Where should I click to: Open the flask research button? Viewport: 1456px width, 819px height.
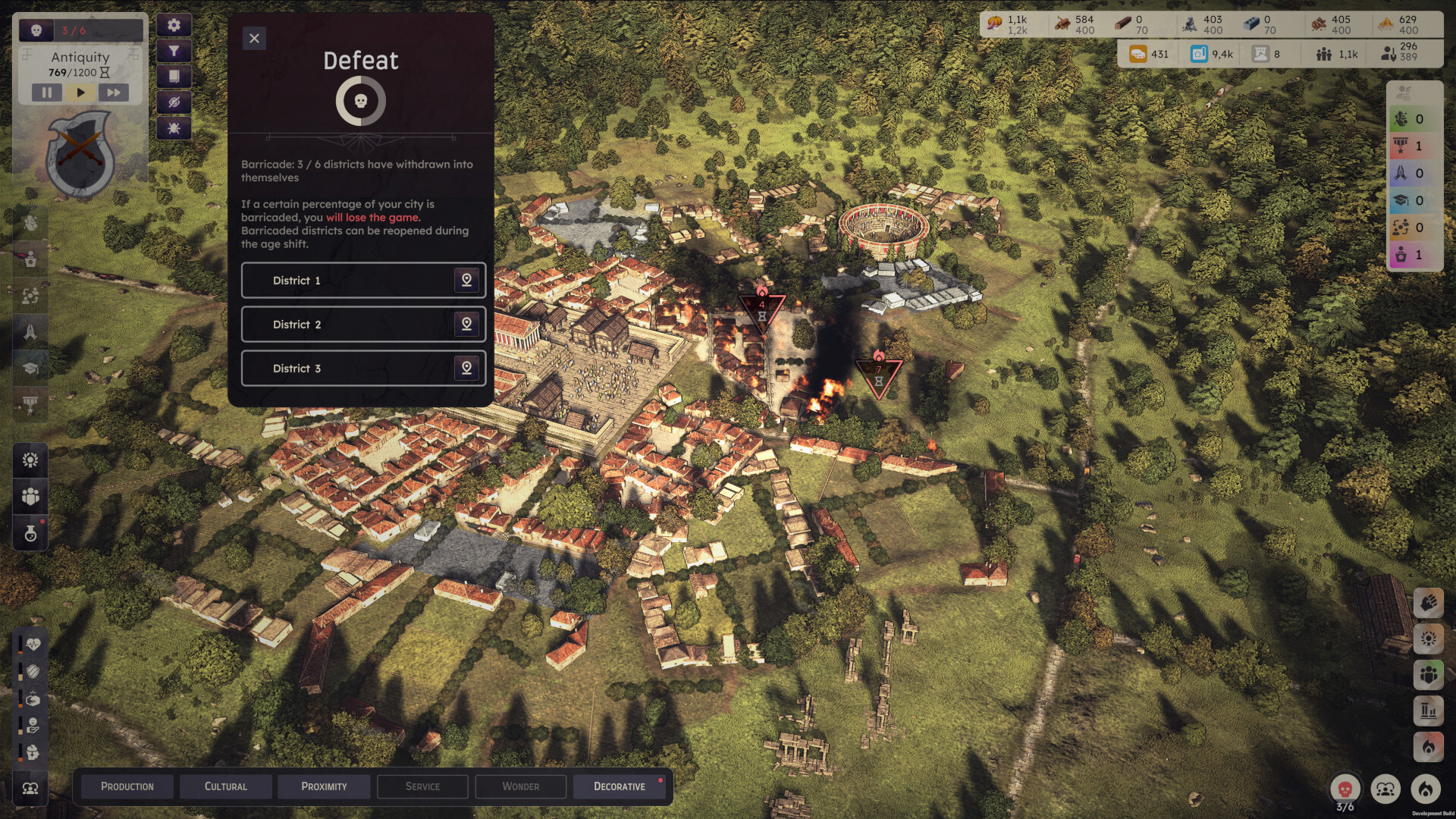tap(30, 534)
